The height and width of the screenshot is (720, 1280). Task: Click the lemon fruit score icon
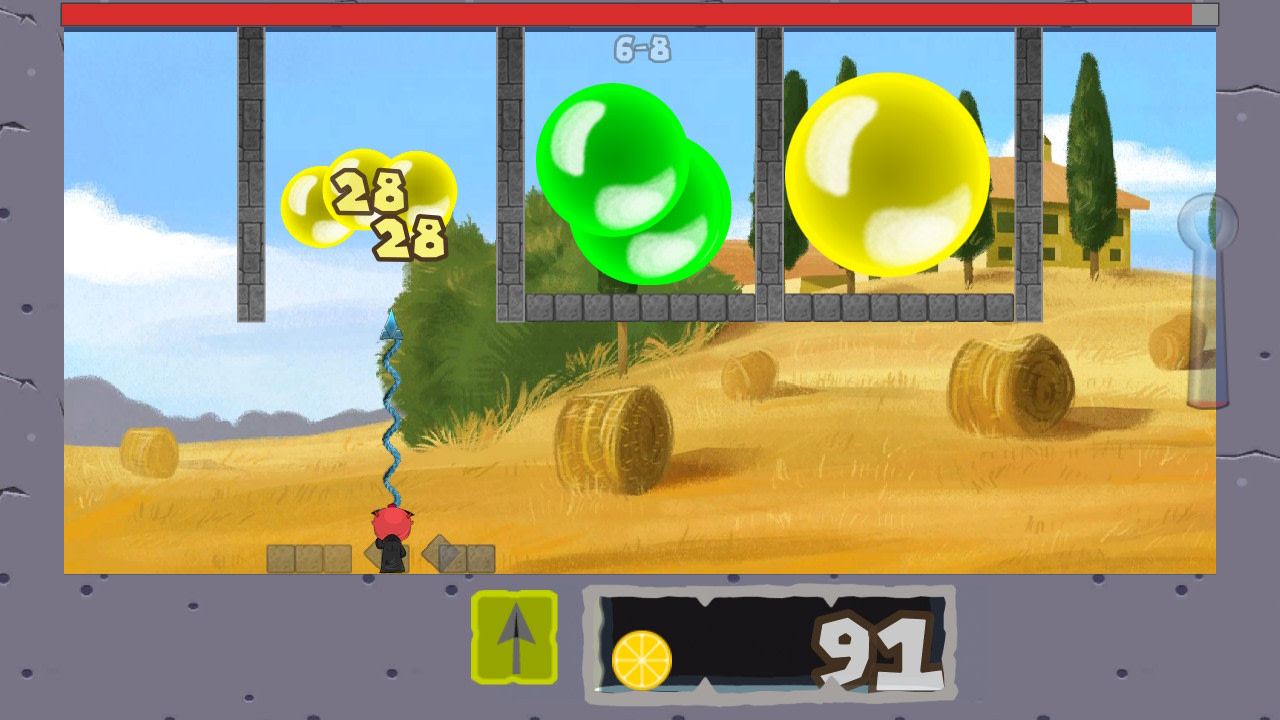point(644,658)
